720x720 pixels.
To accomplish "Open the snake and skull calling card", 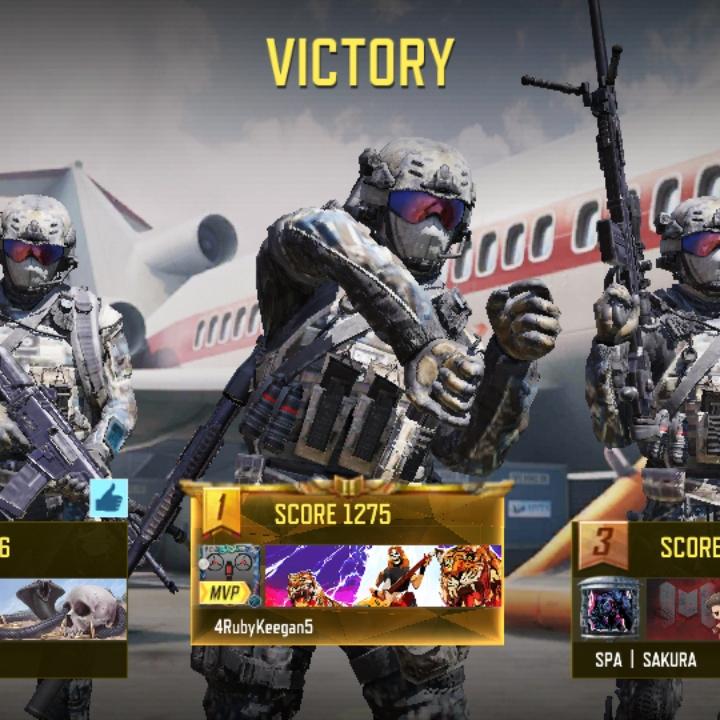I will click(x=62, y=609).
